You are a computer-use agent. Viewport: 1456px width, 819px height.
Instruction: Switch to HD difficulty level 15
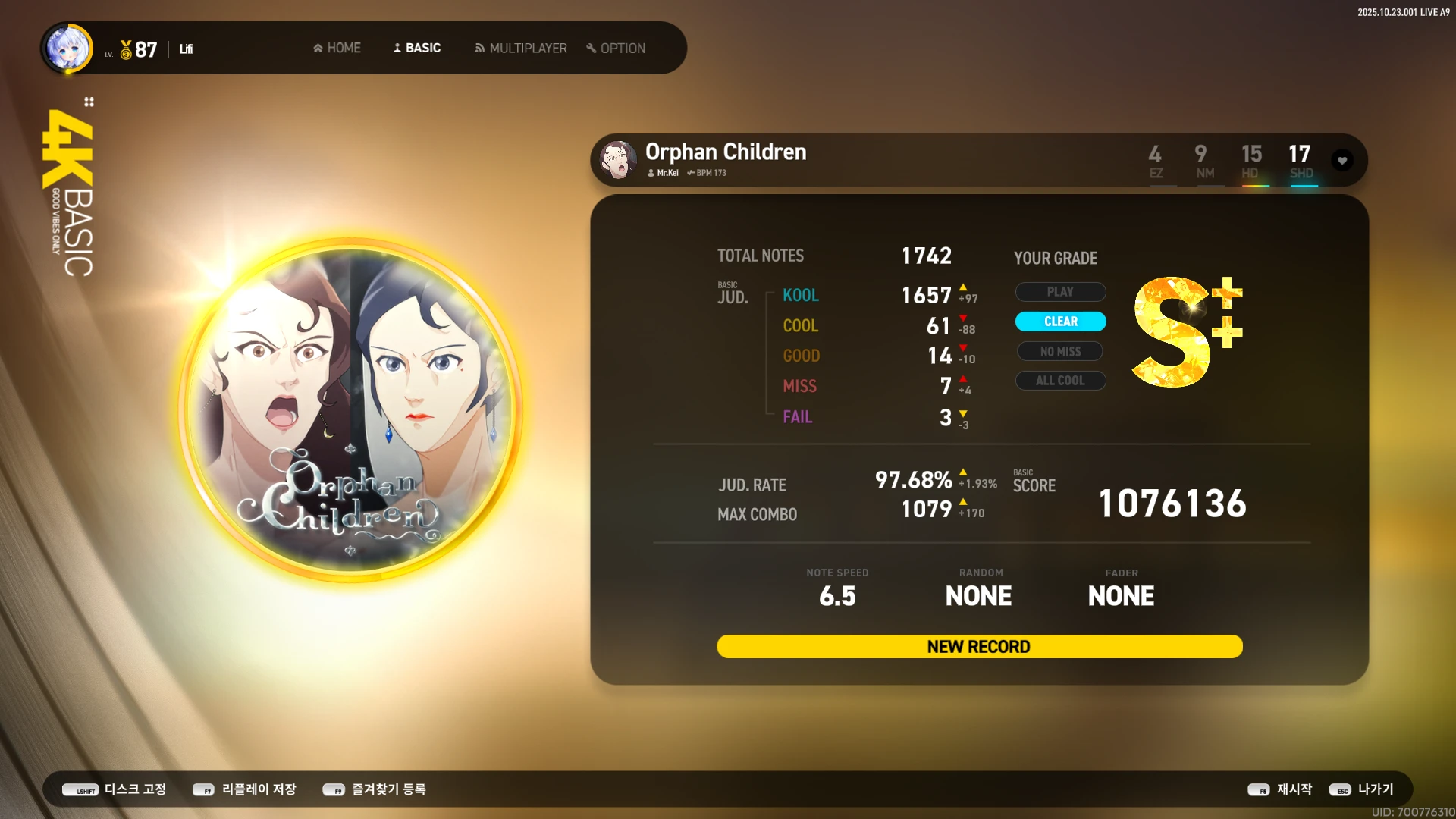pyautogui.click(x=1251, y=161)
